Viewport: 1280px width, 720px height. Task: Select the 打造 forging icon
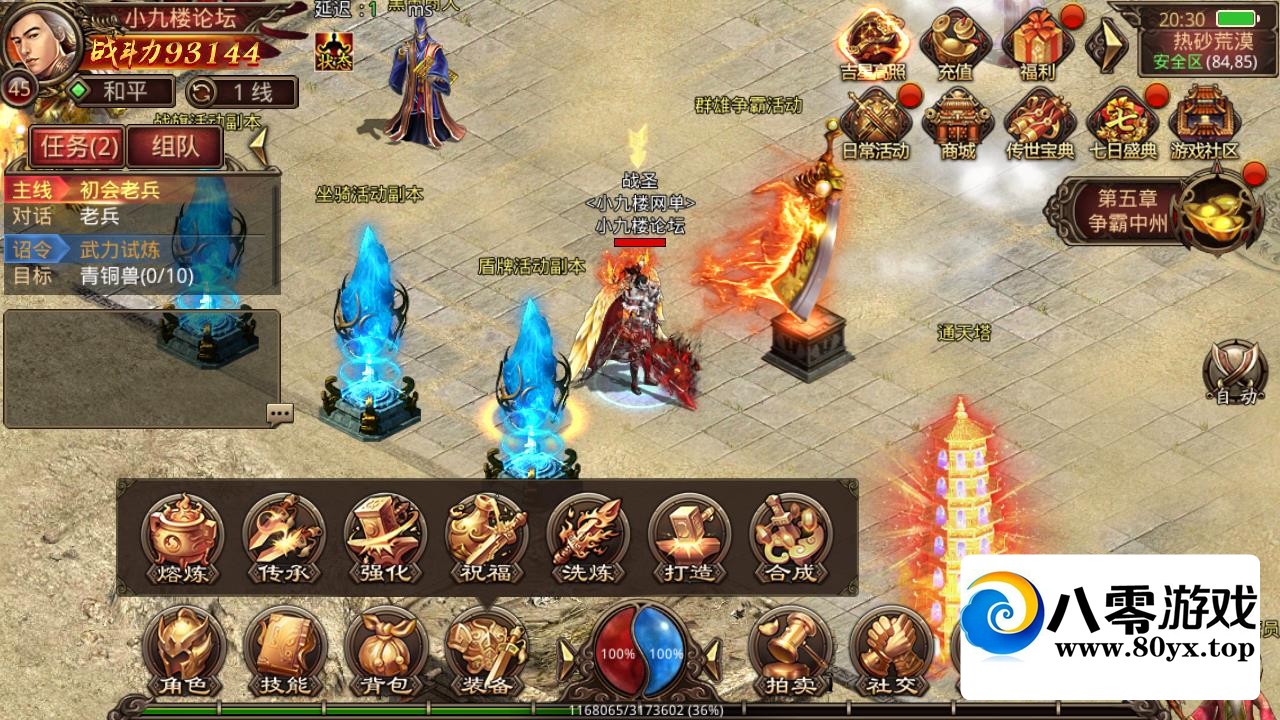coord(689,540)
